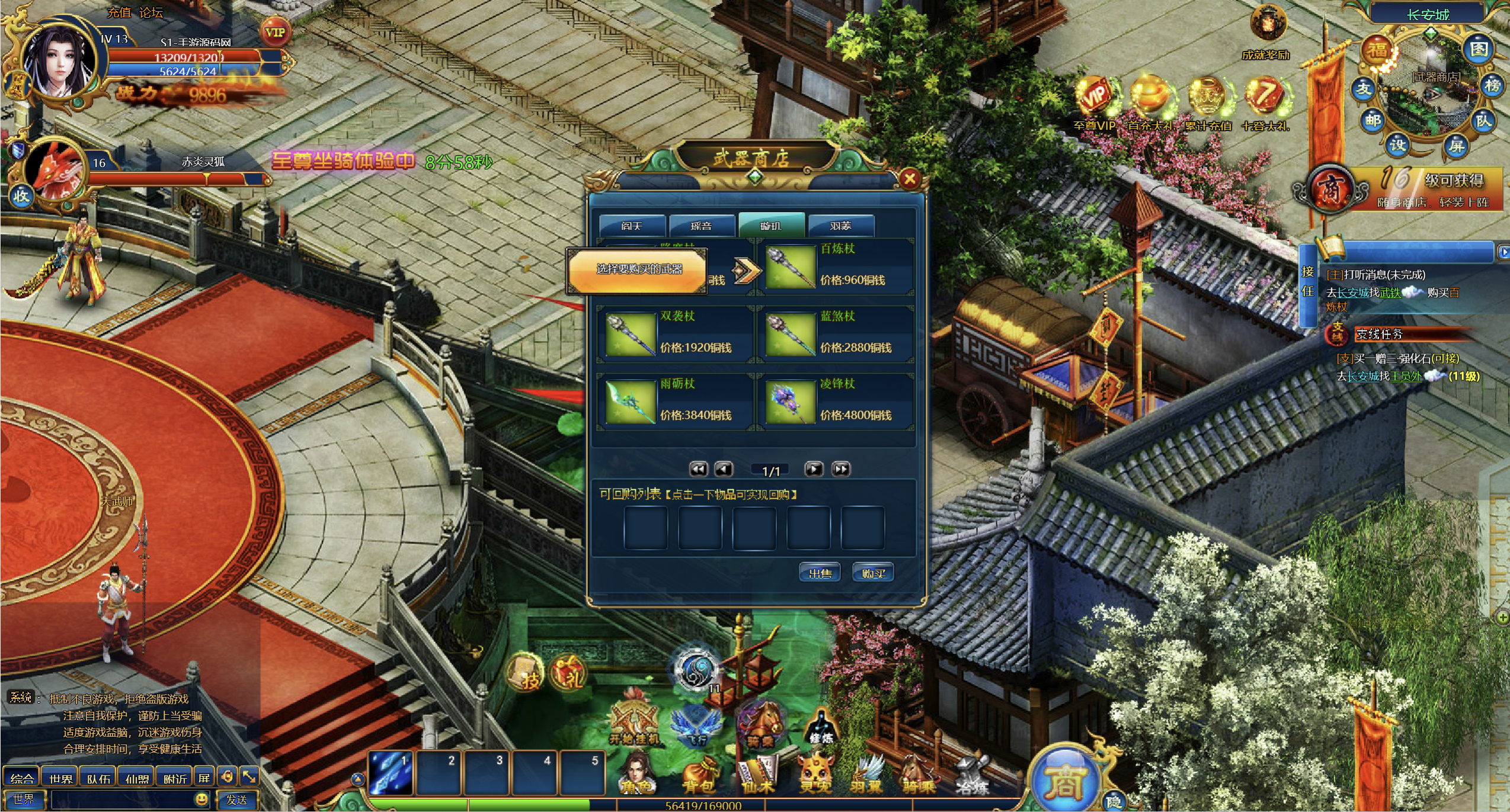Open the 羽姜 class tab
This screenshot has width=1510, height=812.
(840, 226)
